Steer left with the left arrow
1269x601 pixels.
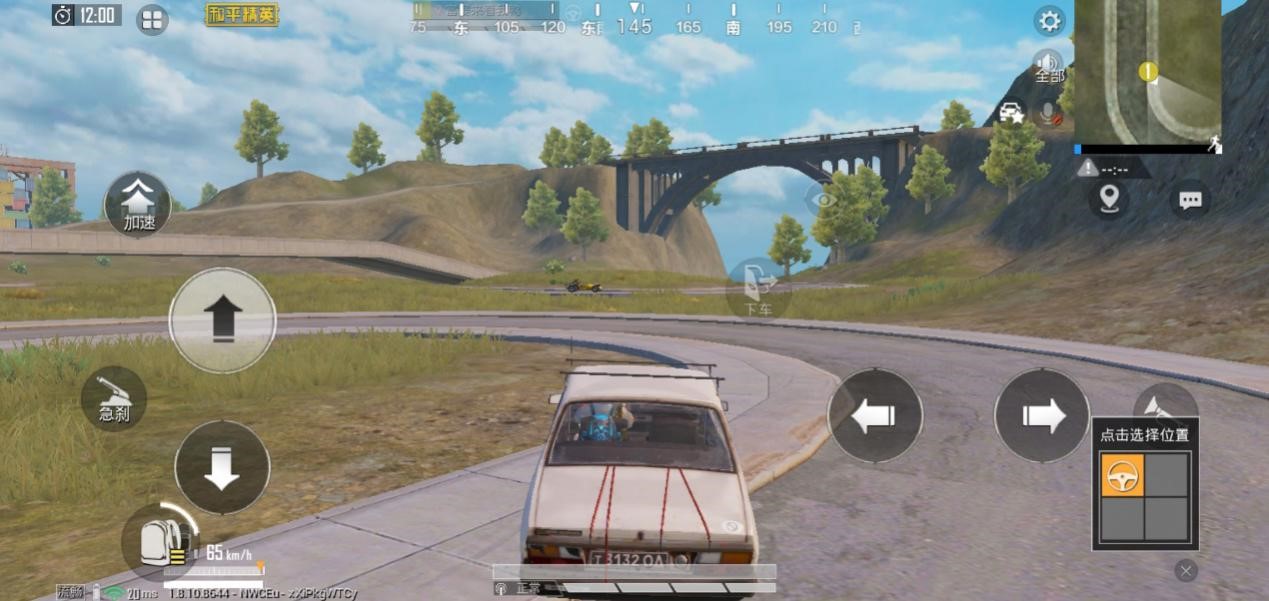click(875, 416)
